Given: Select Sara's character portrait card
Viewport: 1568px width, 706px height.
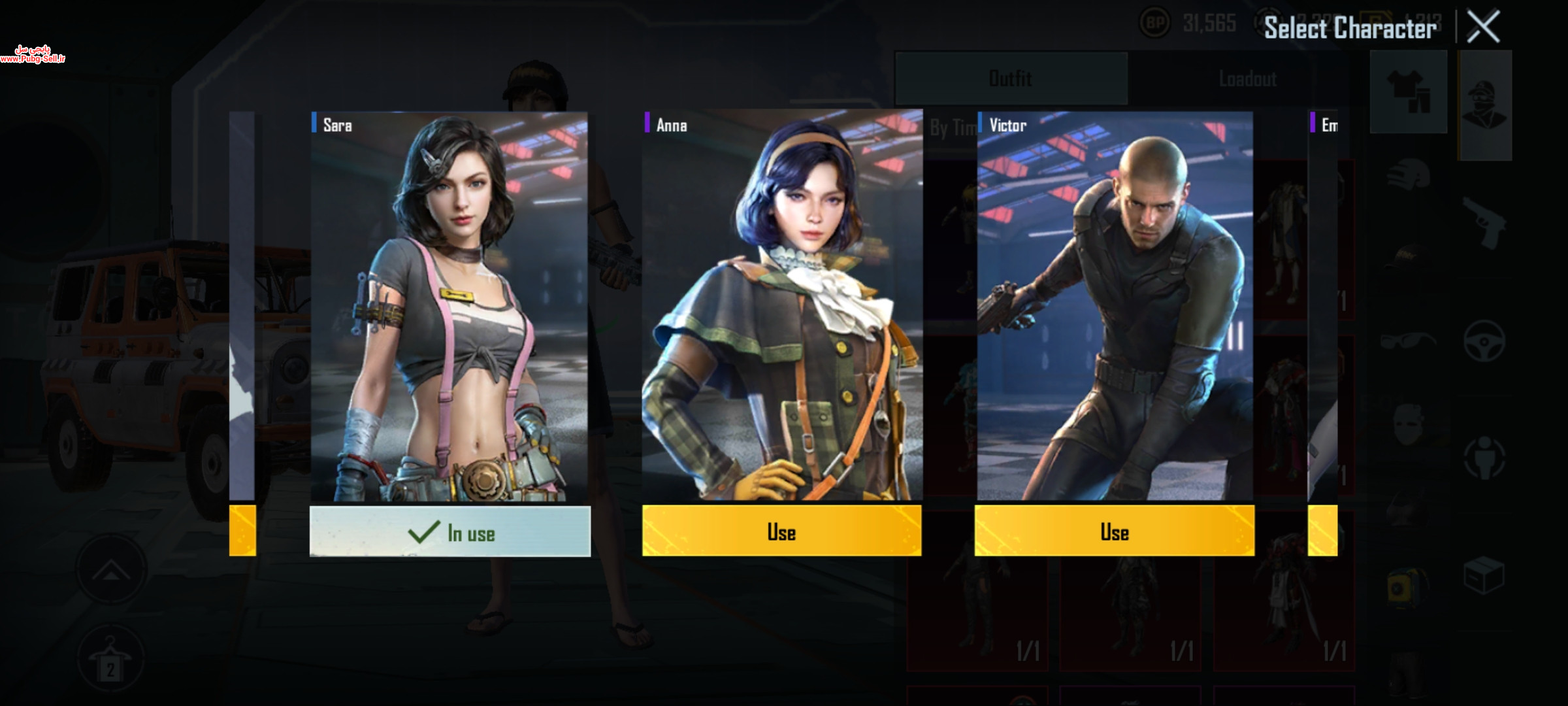Looking at the screenshot, I should [x=449, y=306].
